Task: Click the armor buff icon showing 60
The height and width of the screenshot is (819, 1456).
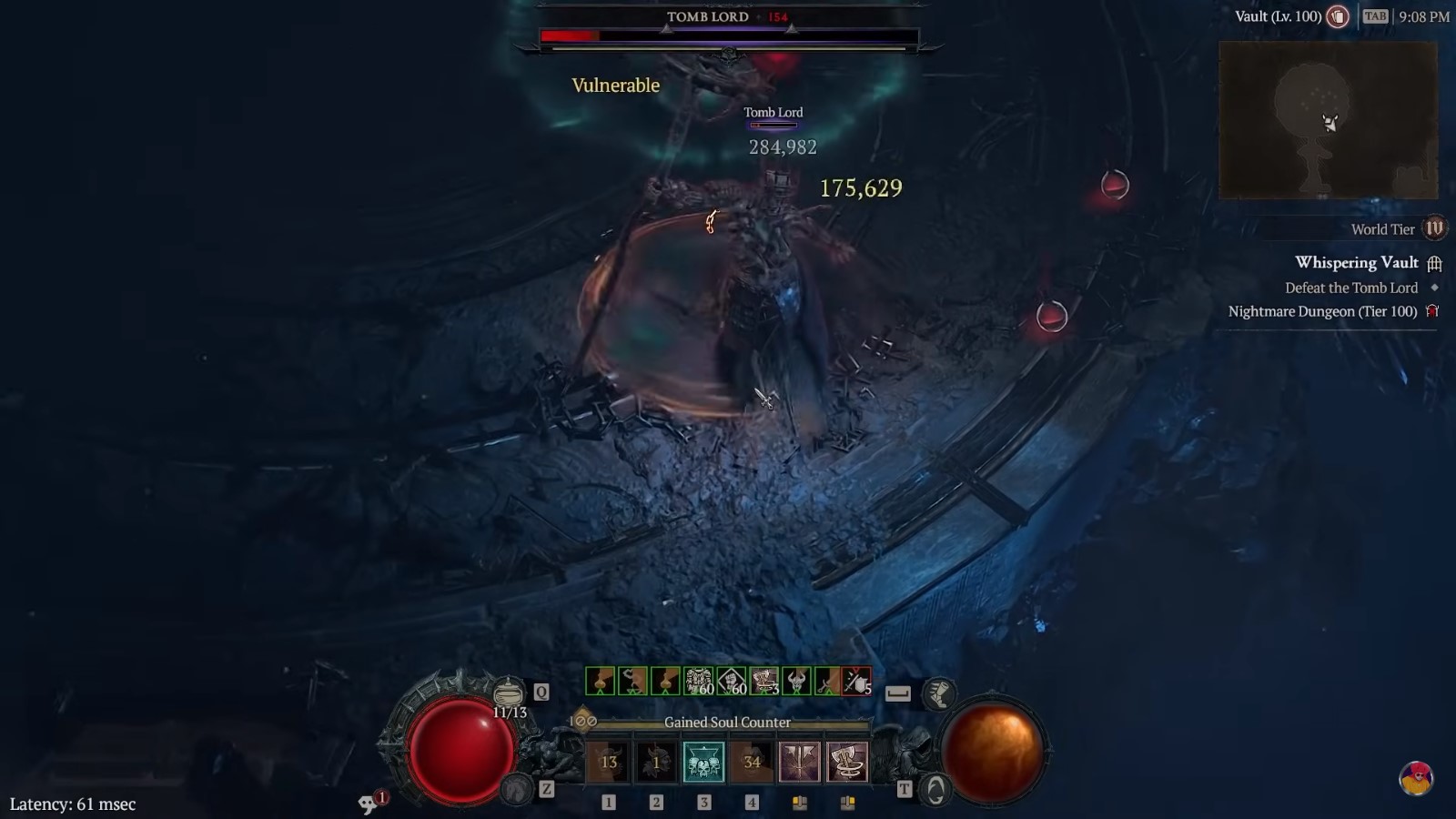Action: (x=698, y=680)
